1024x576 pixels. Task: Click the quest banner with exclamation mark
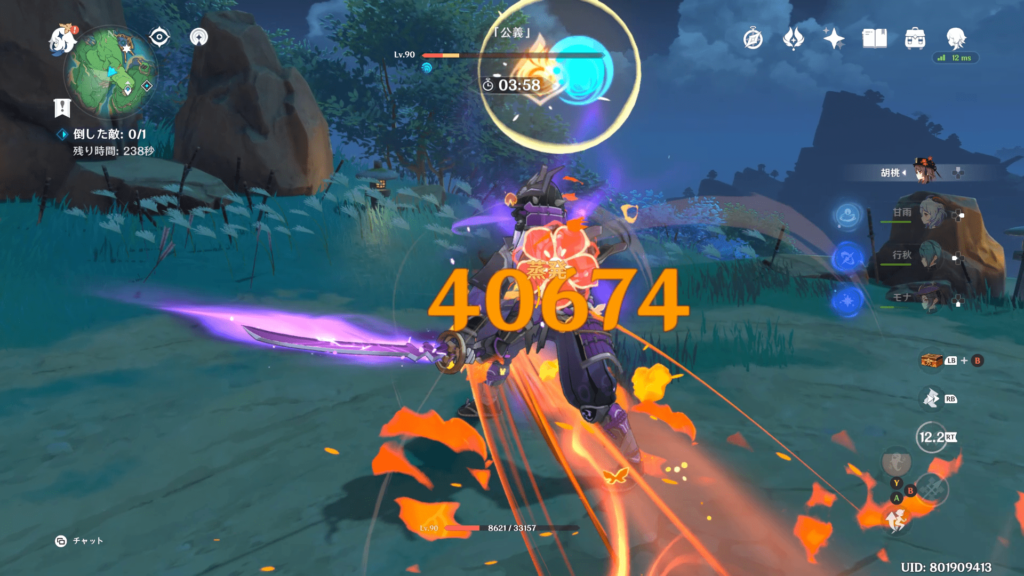tap(62, 108)
